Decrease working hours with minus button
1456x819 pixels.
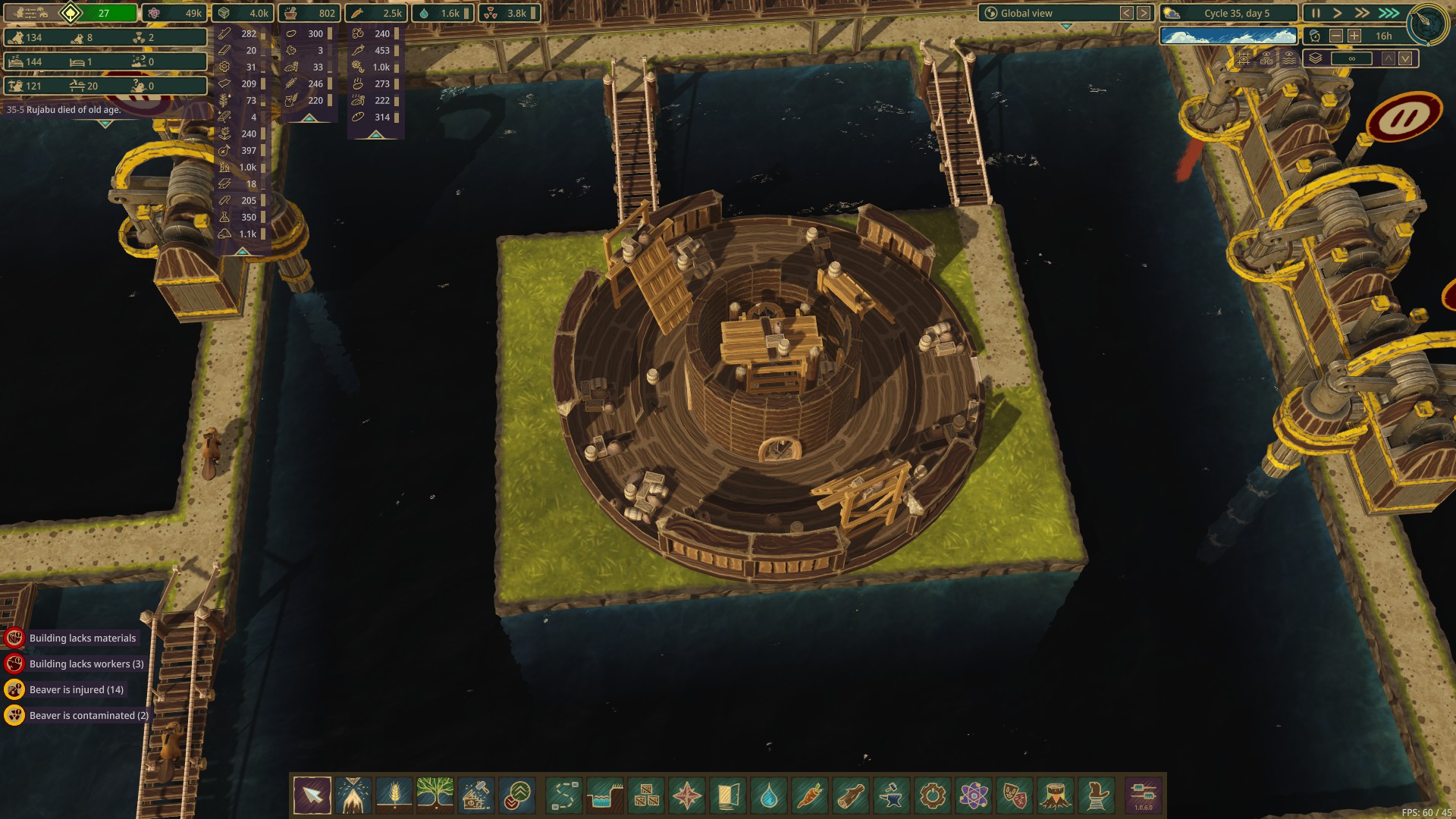tap(1336, 36)
